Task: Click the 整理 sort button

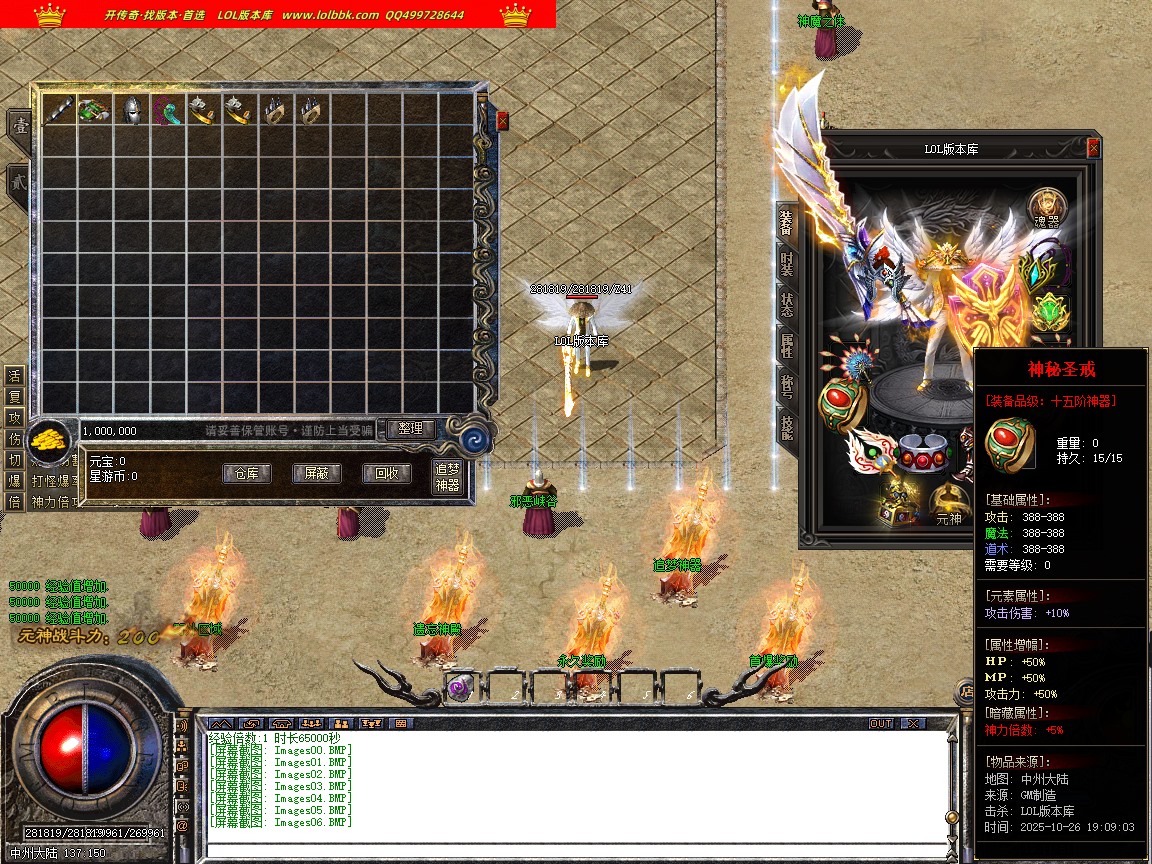Action: (410, 429)
